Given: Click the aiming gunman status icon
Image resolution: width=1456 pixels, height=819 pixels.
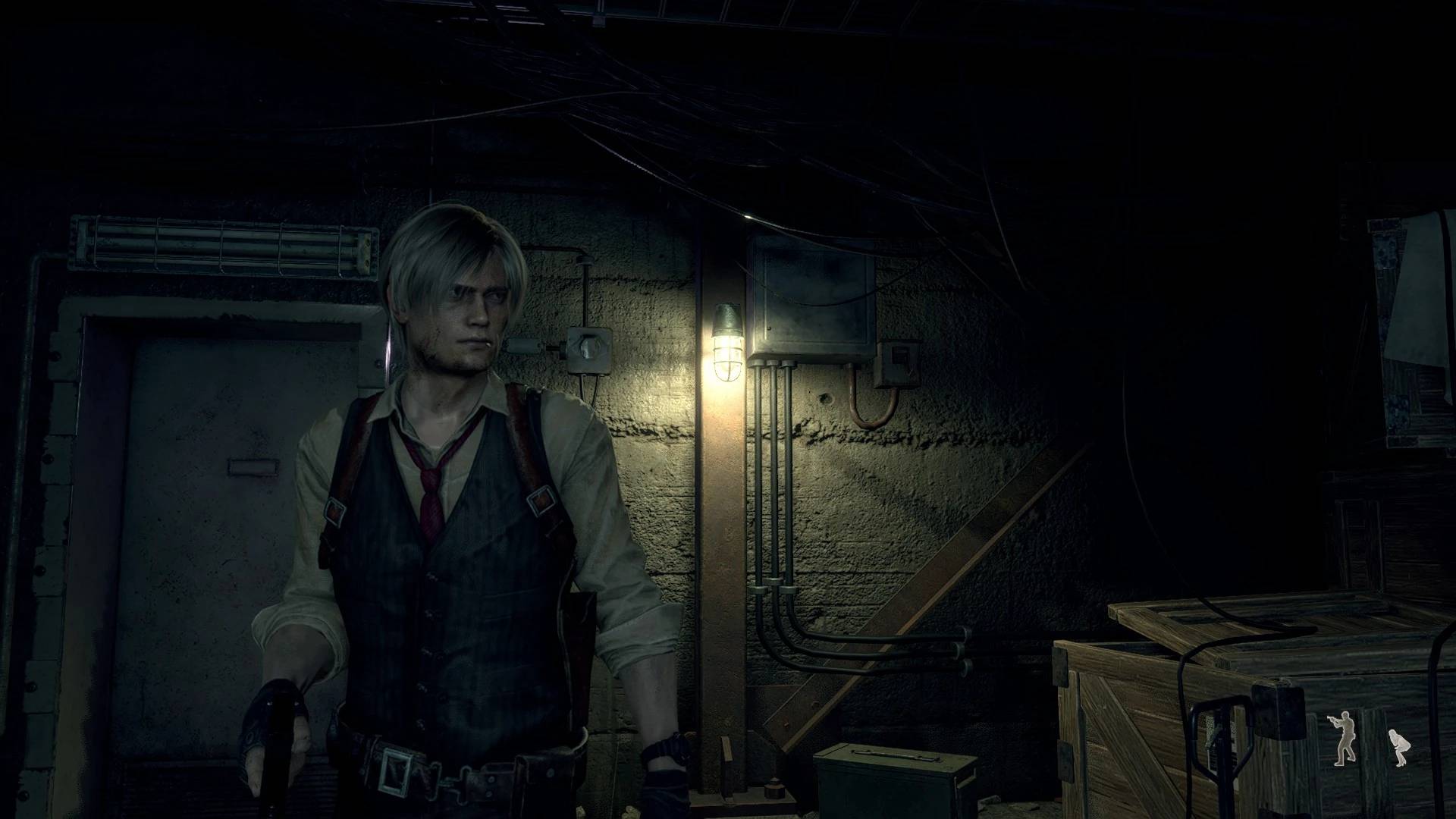Looking at the screenshot, I should (1343, 738).
